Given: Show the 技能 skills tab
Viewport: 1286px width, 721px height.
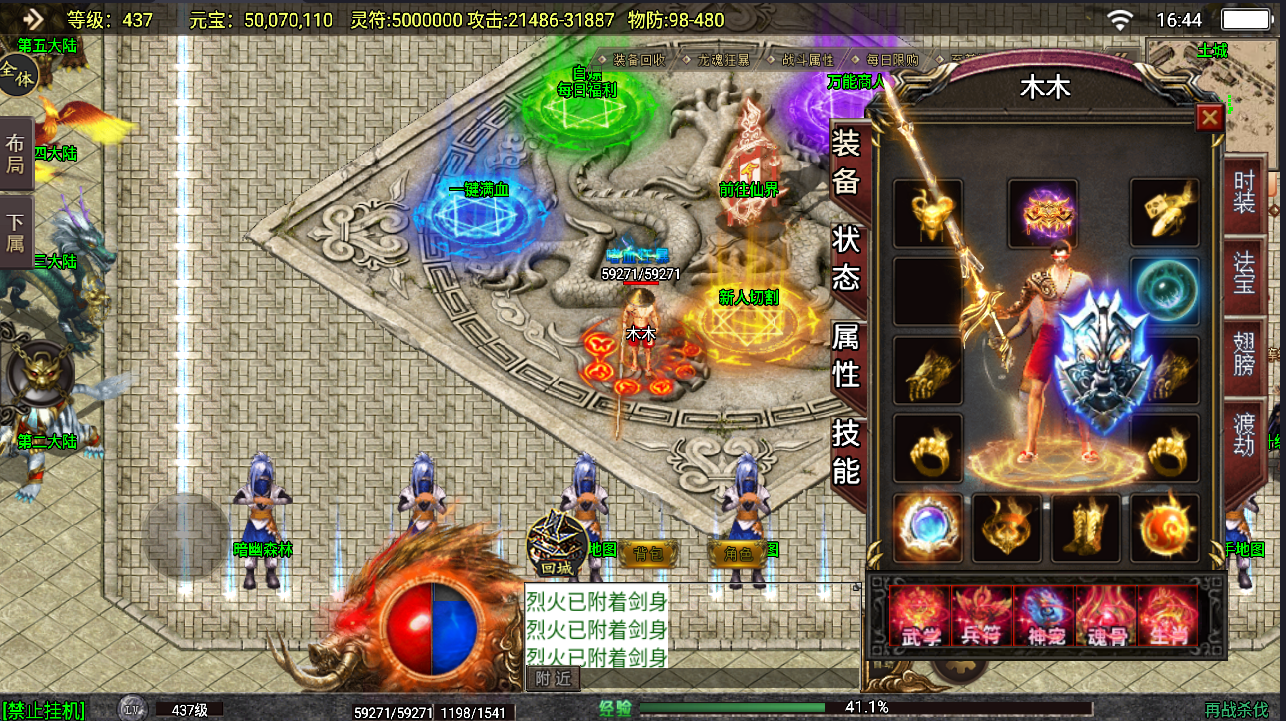Looking at the screenshot, I should 846,450.
